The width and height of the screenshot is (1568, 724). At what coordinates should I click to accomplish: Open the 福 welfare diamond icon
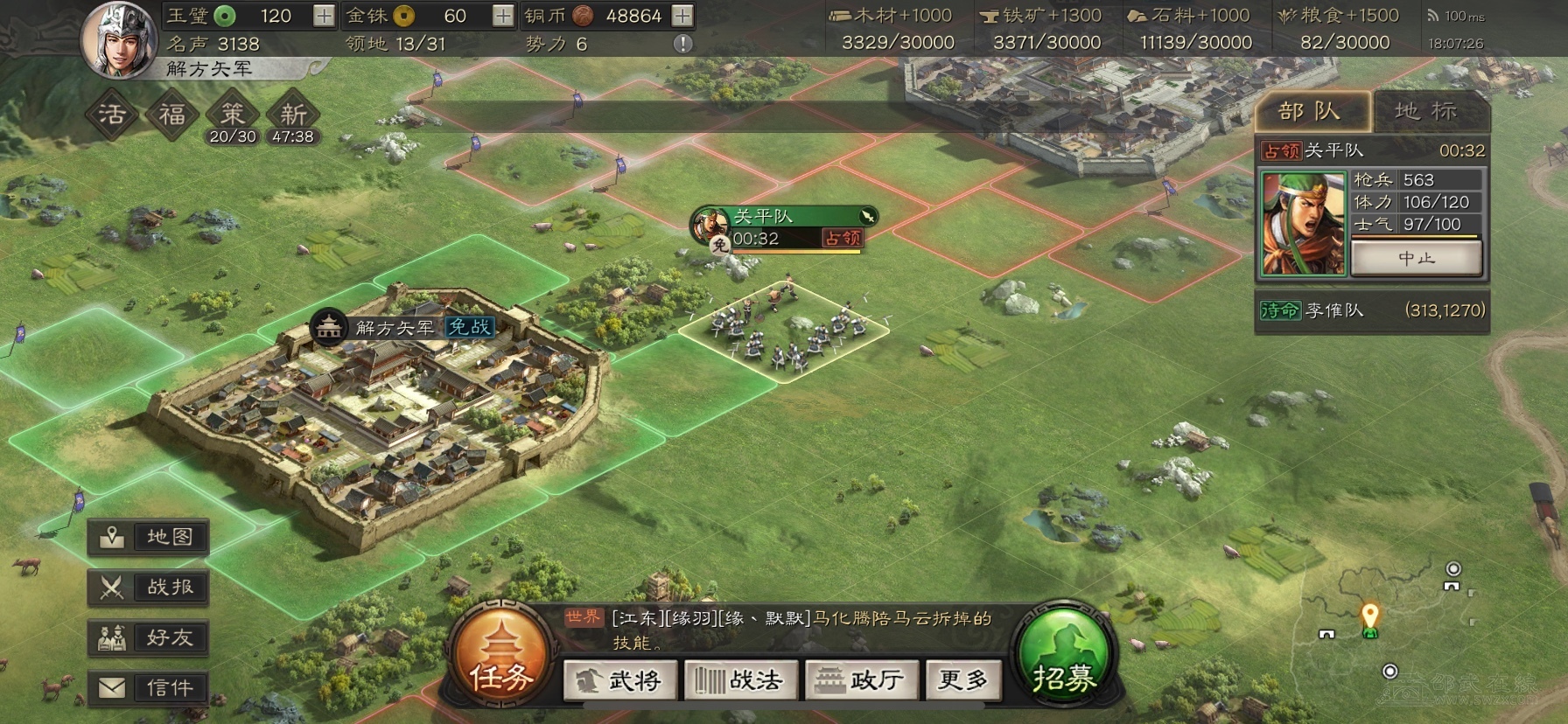(x=171, y=115)
